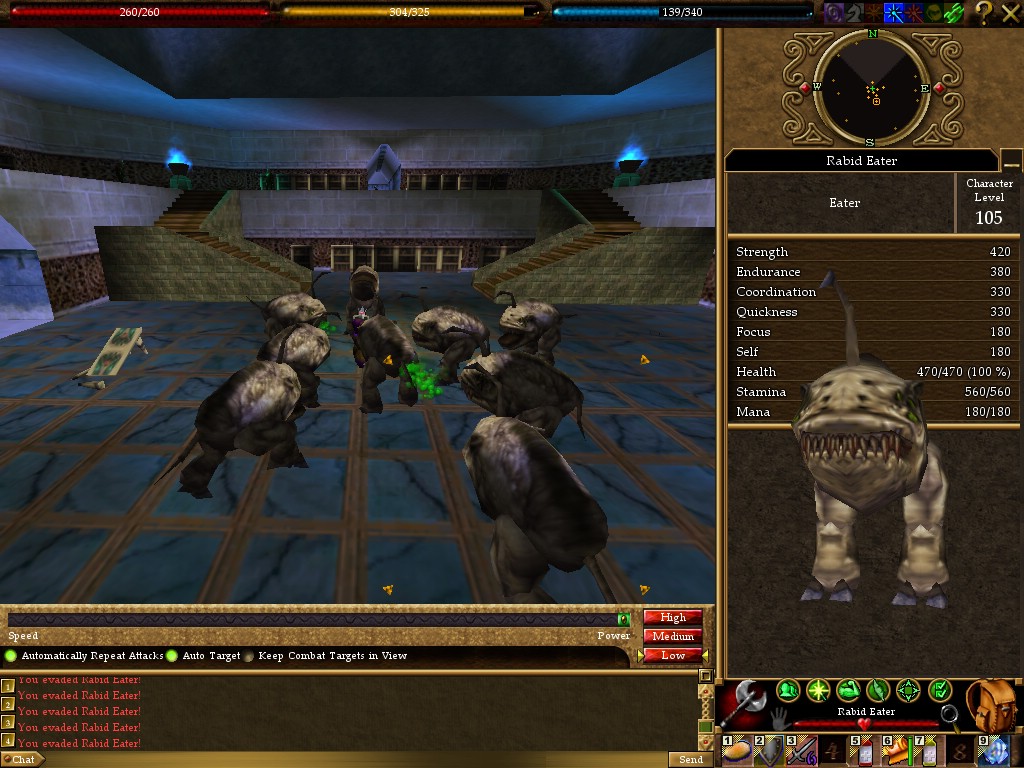Enable Keep Combat Targets in View
This screenshot has width=1024, height=768.
coord(249,656)
